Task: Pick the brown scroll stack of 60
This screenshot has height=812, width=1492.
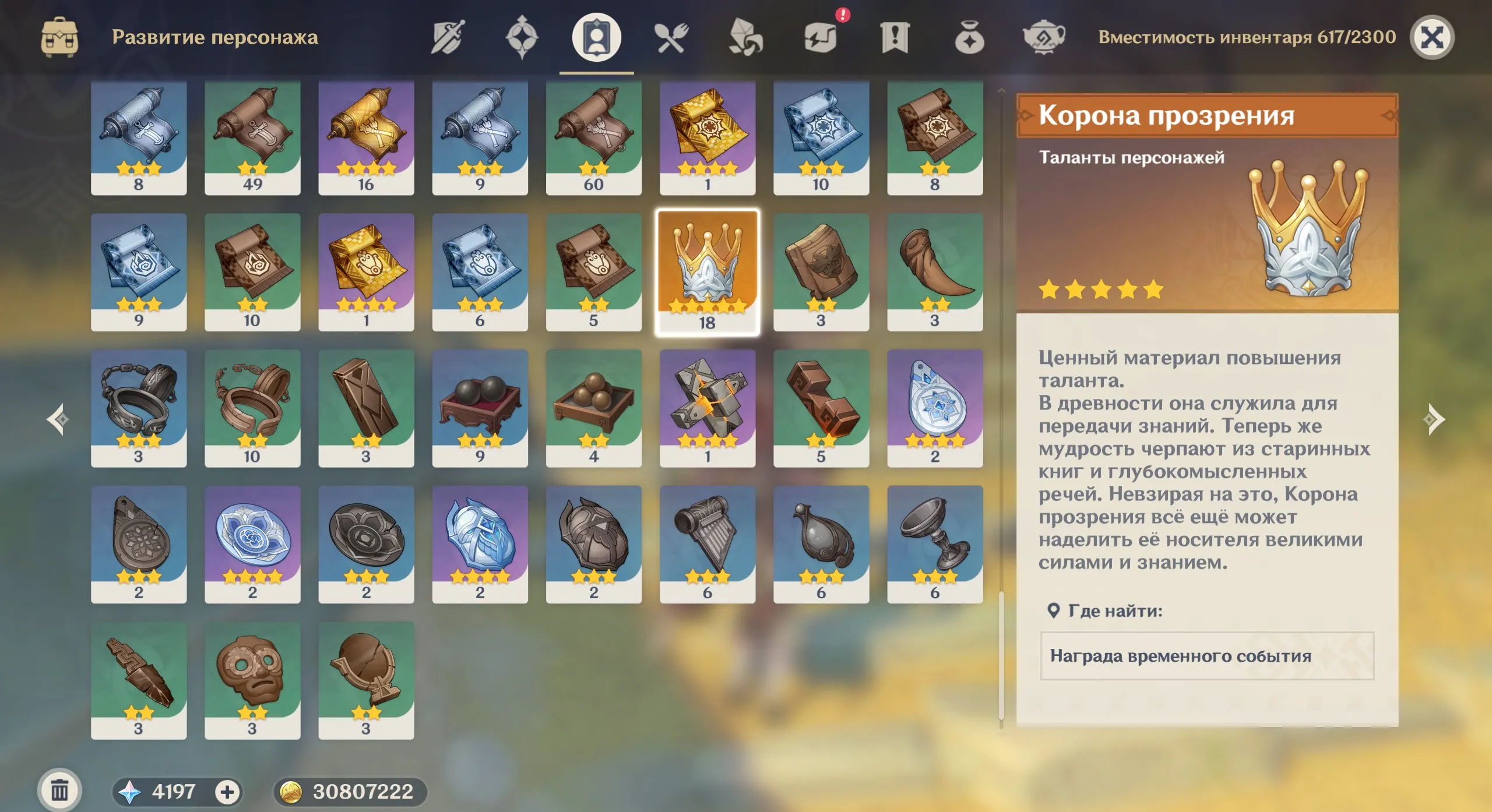Action: tap(593, 137)
